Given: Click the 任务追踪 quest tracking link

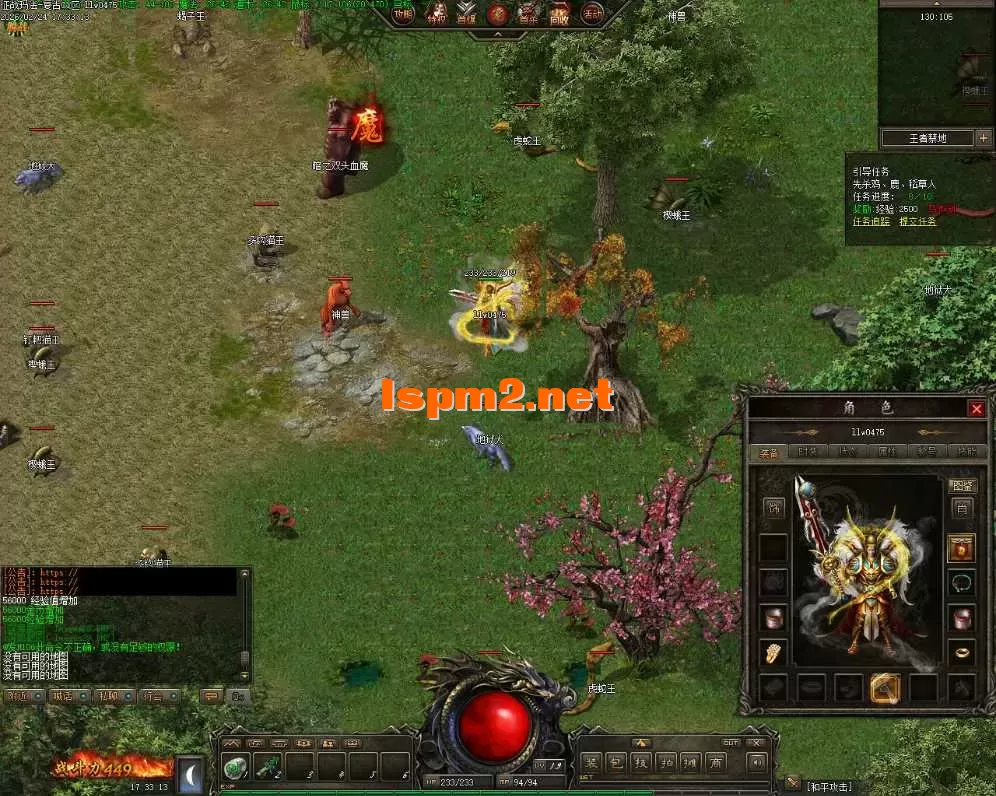Looking at the screenshot, I should (870, 221).
